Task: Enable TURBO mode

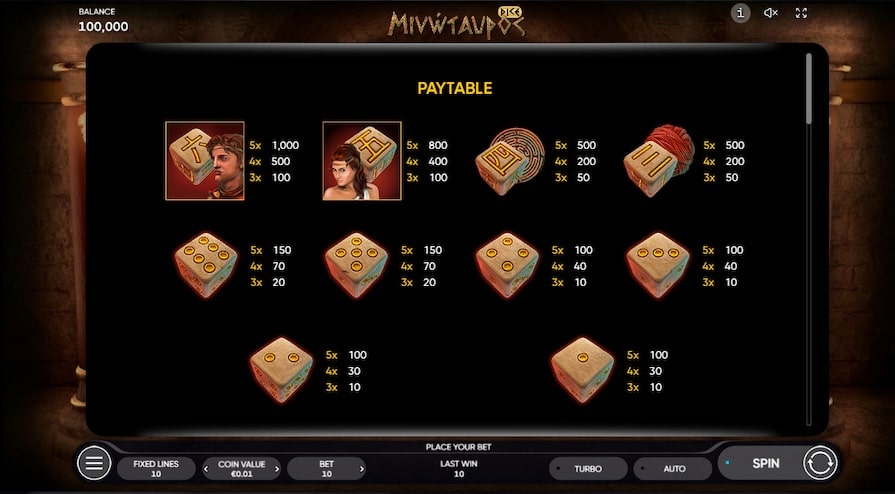Action: pyautogui.click(x=588, y=468)
